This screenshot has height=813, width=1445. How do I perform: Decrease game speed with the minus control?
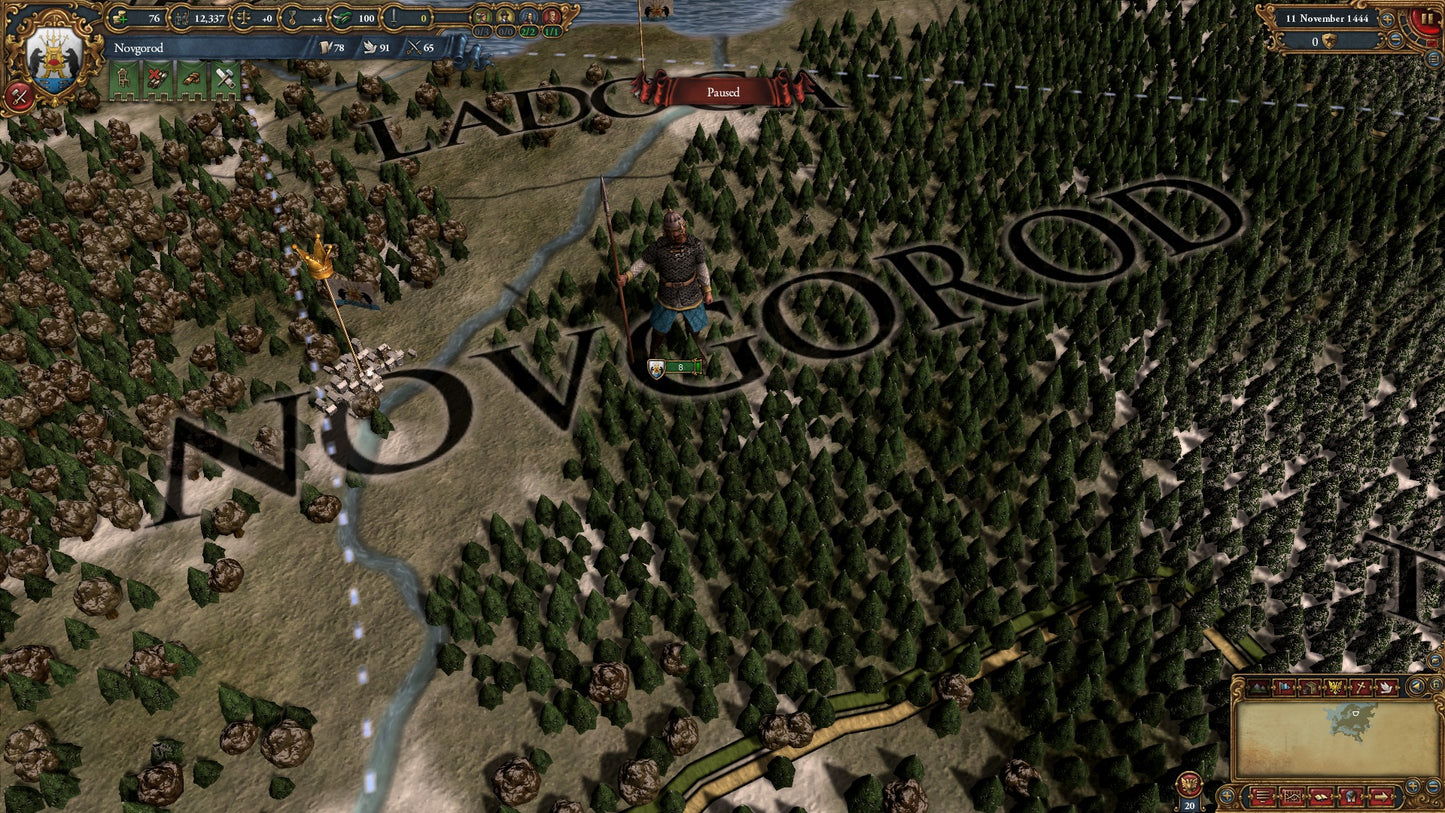(x=1396, y=39)
